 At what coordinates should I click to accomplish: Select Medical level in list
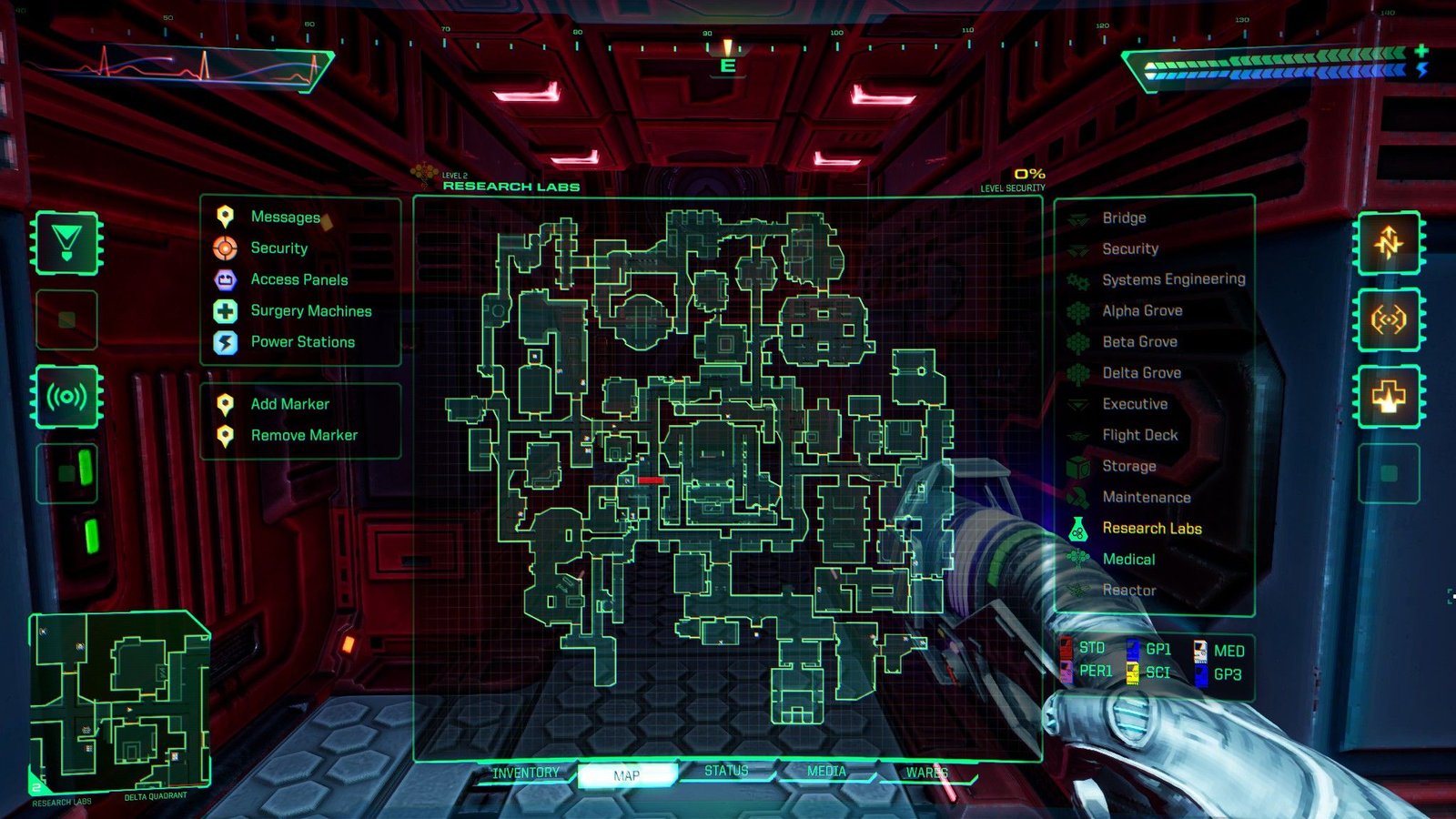pyautogui.click(x=1128, y=560)
